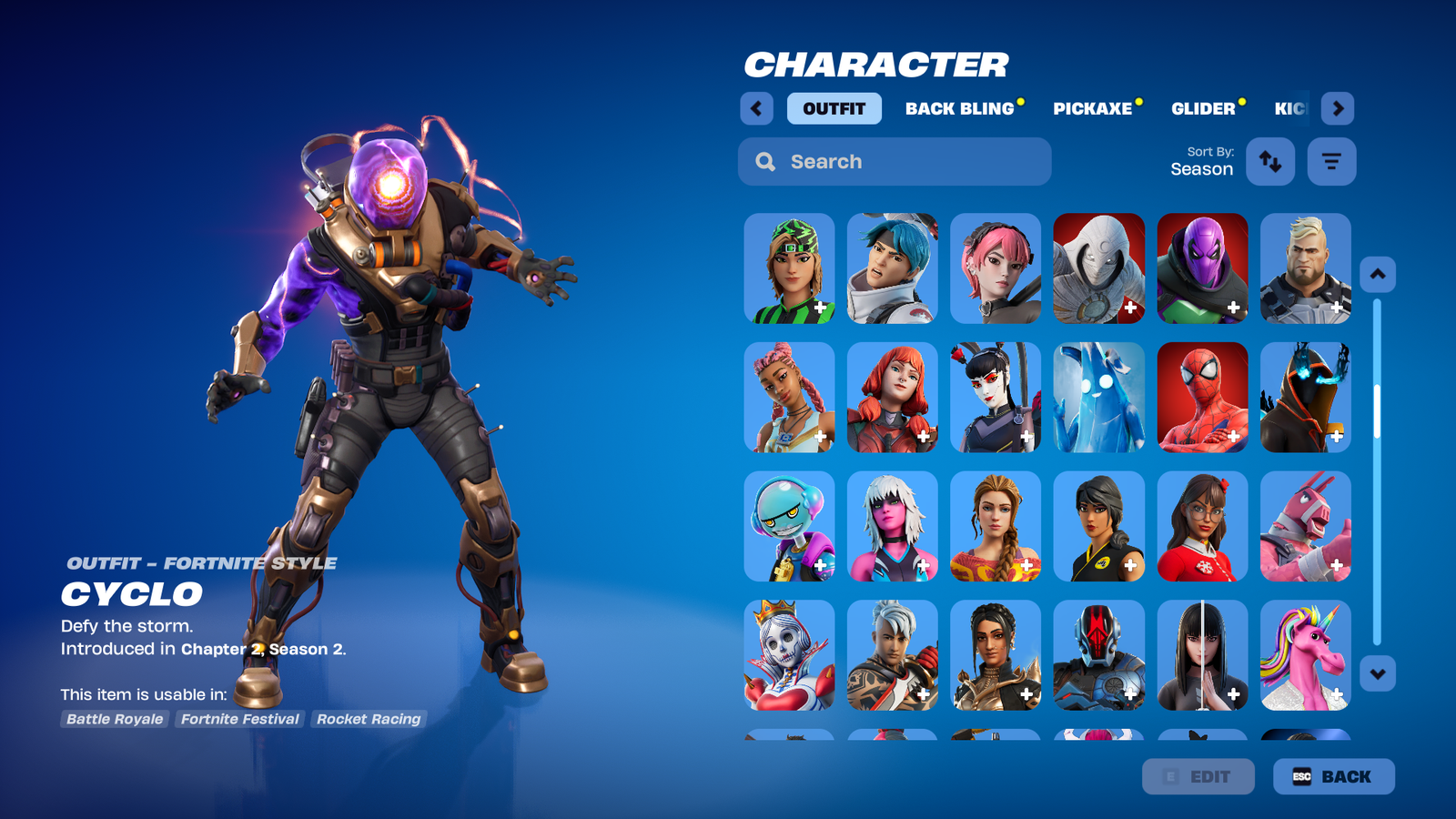Image resolution: width=1456 pixels, height=819 pixels.
Task: Select the crowned skull queen outfit
Action: [x=789, y=655]
